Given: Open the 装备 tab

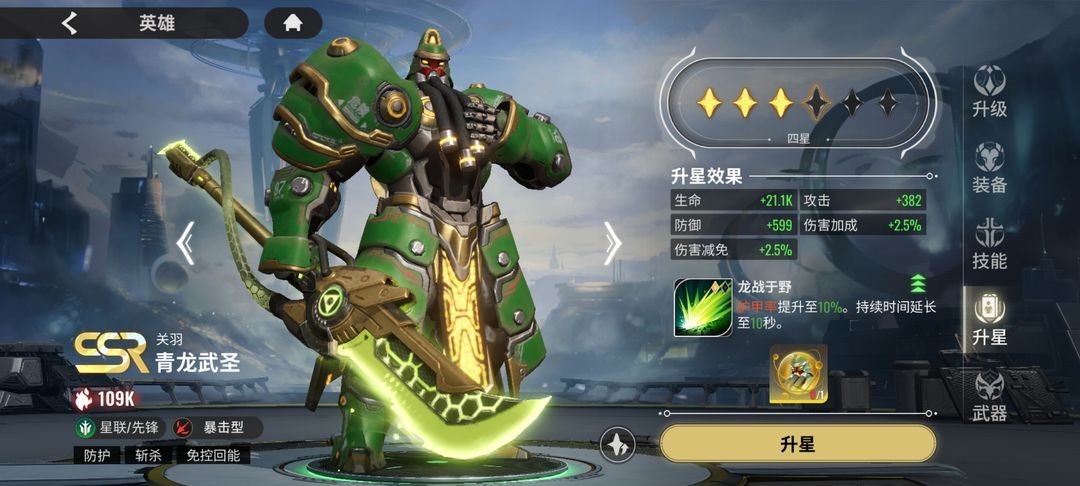Looking at the screenshot, I should 989,168.
